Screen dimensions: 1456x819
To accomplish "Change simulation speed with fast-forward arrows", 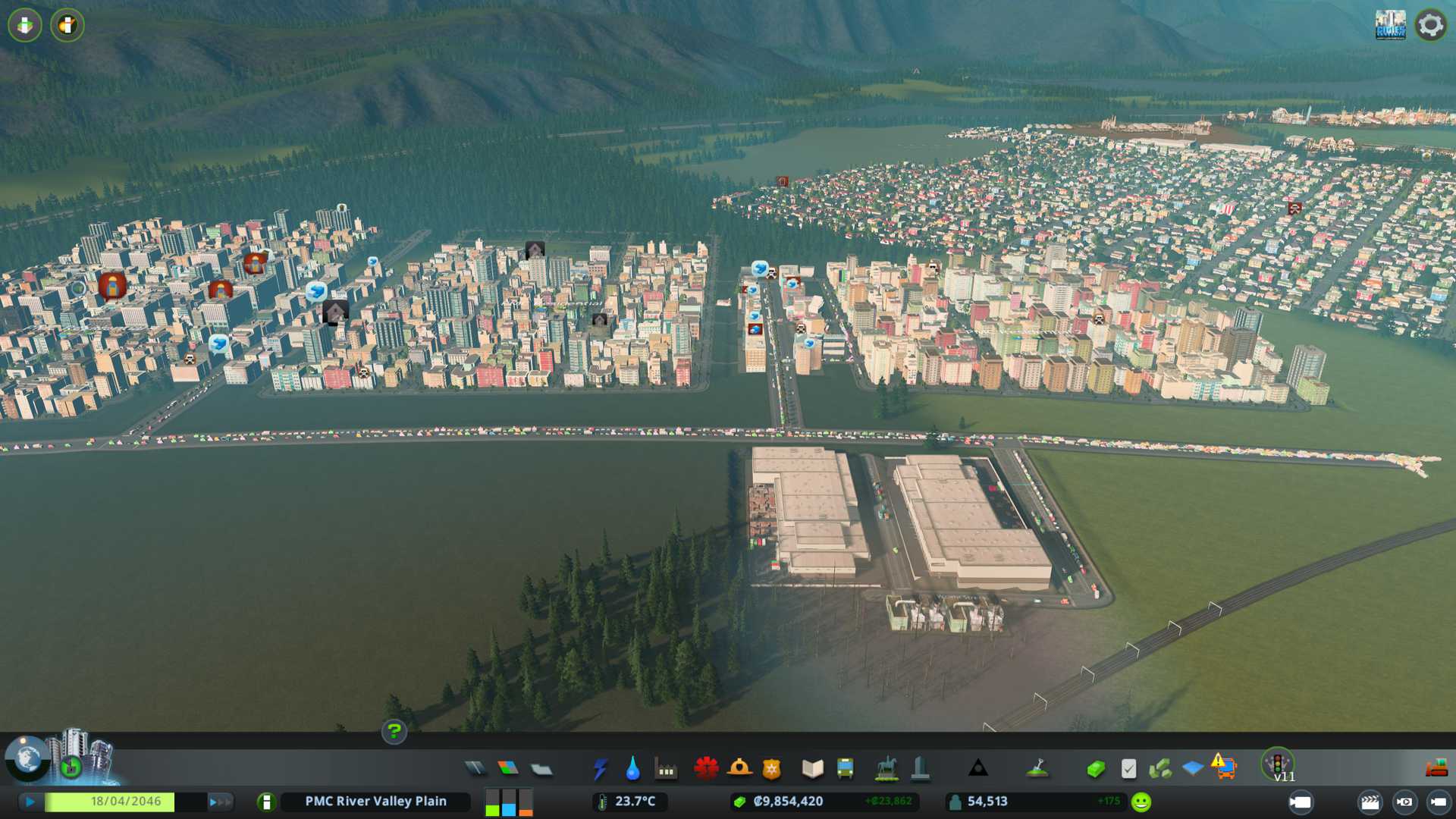I will click(x=220, y=802).
